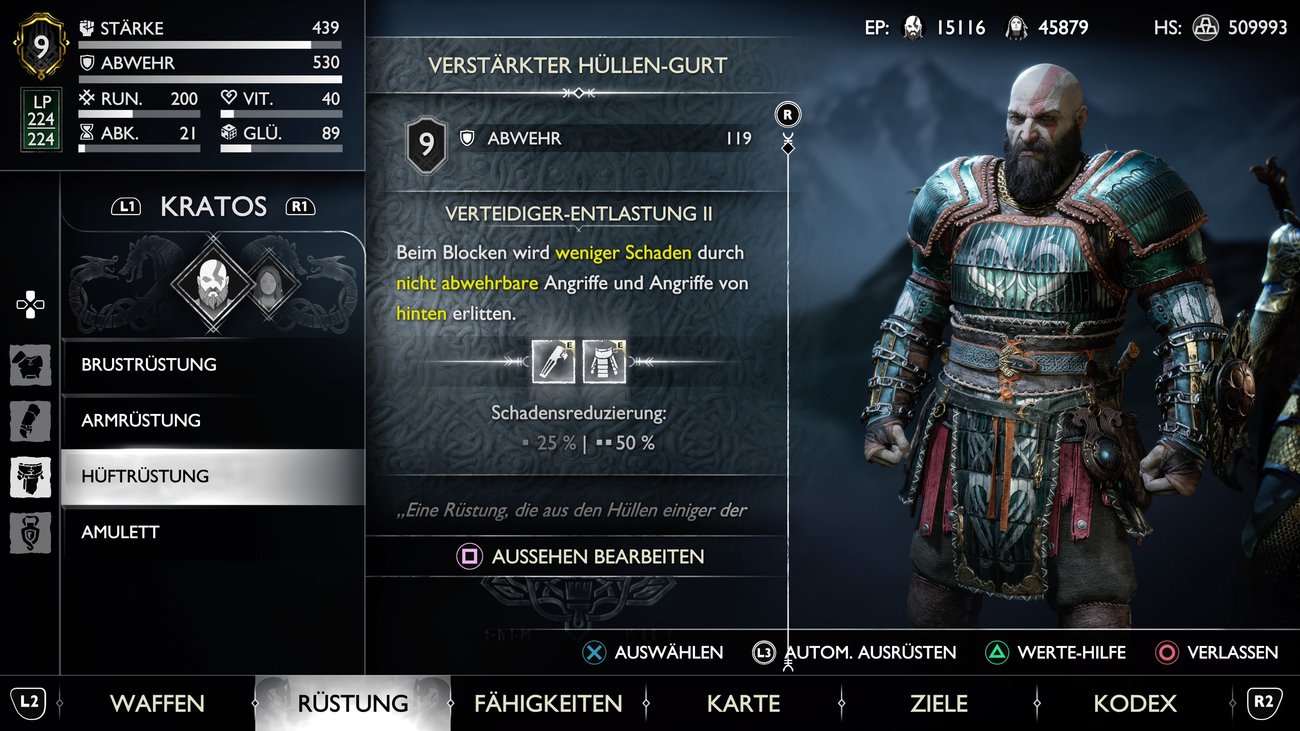Select the arm armor slot icon

[x=29, y=420]
